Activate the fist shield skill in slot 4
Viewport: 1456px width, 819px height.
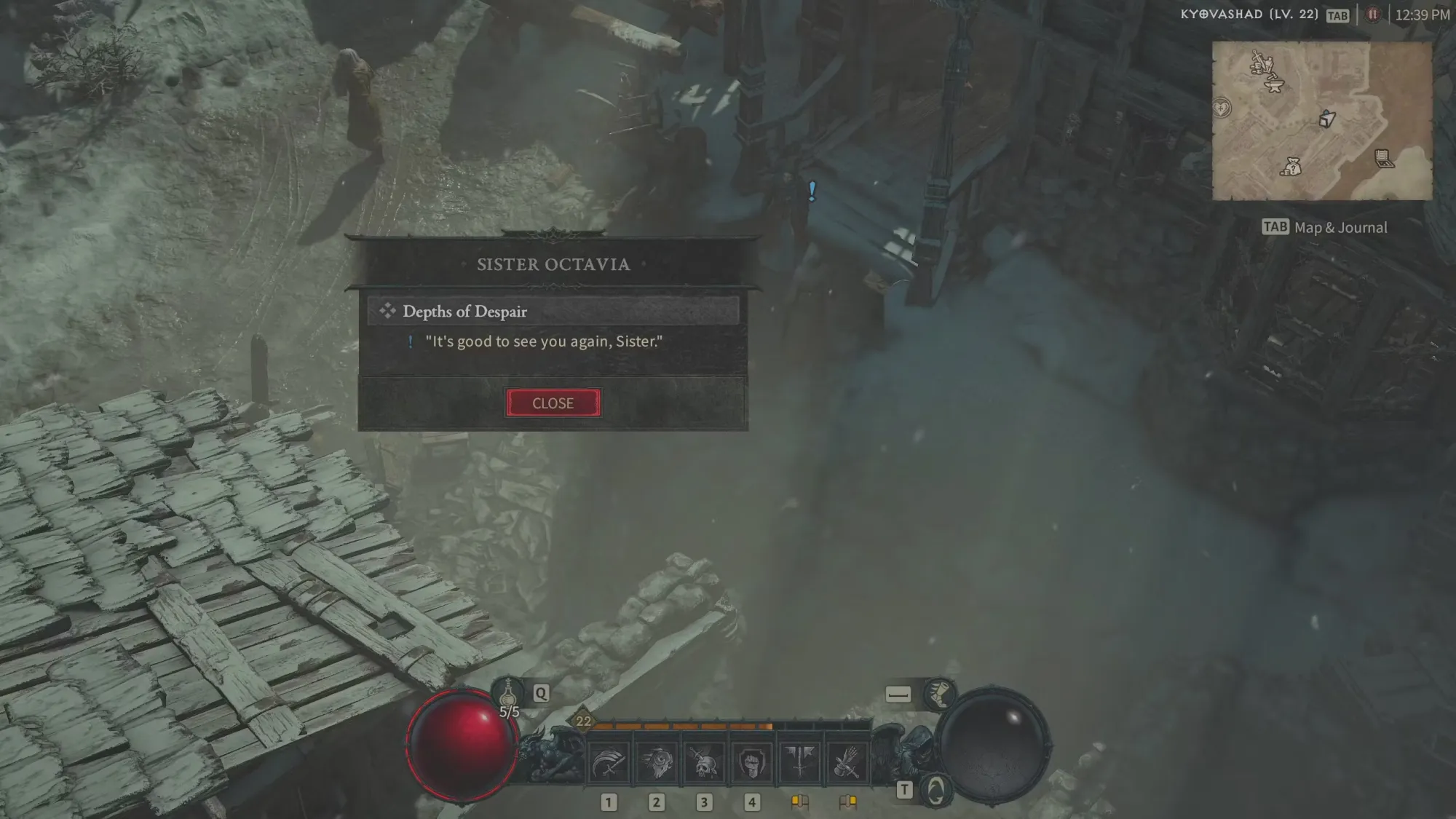tap(751, 763)
